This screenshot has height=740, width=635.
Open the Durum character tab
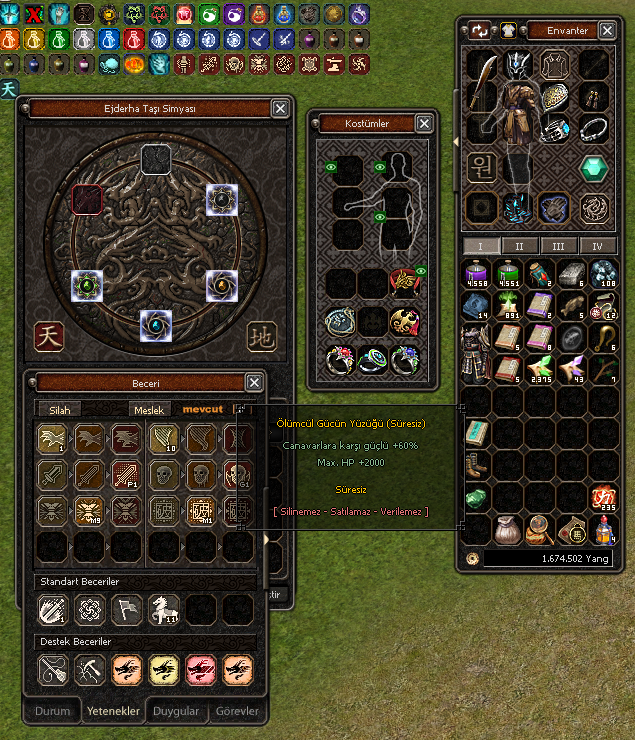(53, 711)
